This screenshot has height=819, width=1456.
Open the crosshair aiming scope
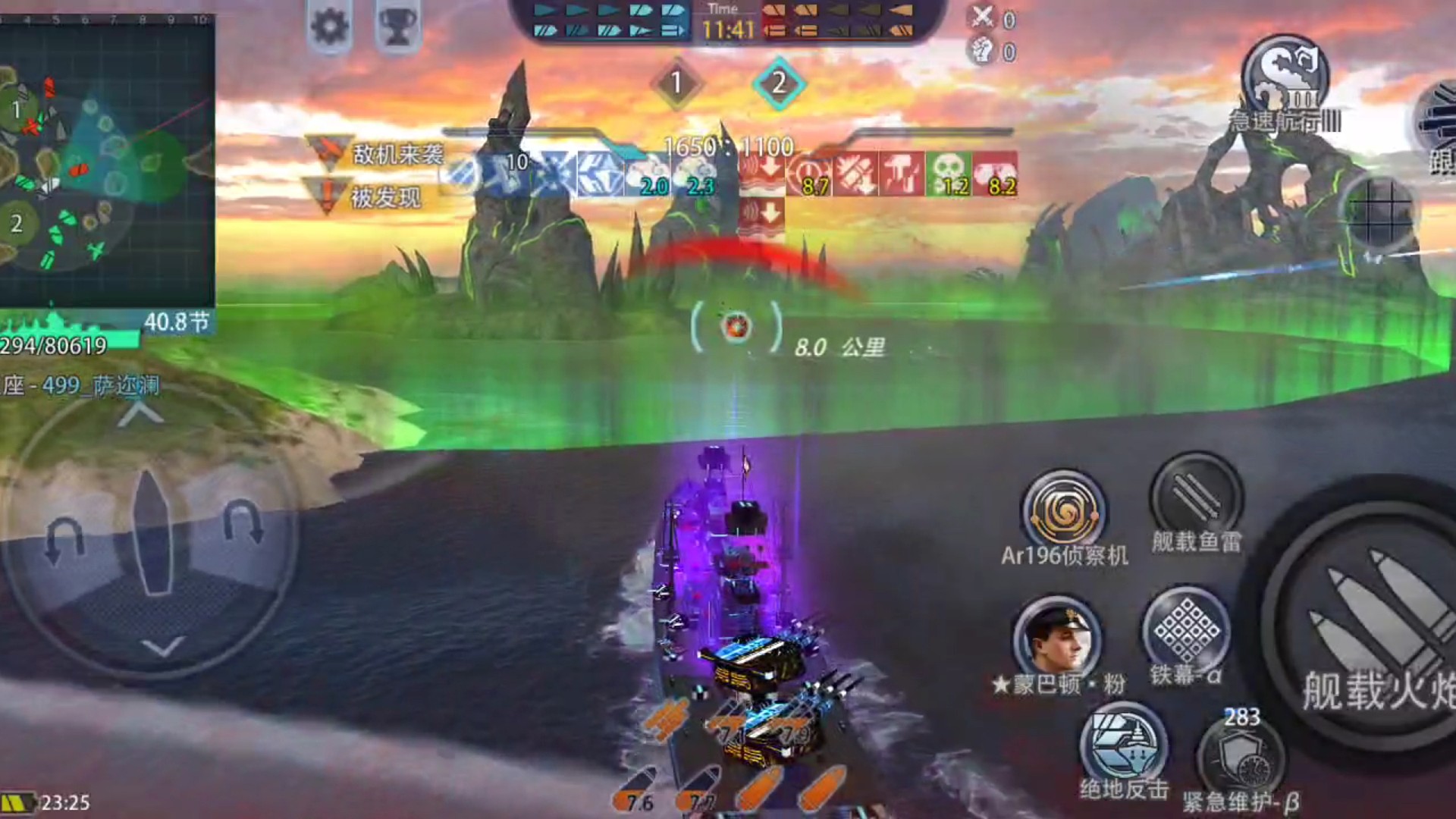(1379, 212)
